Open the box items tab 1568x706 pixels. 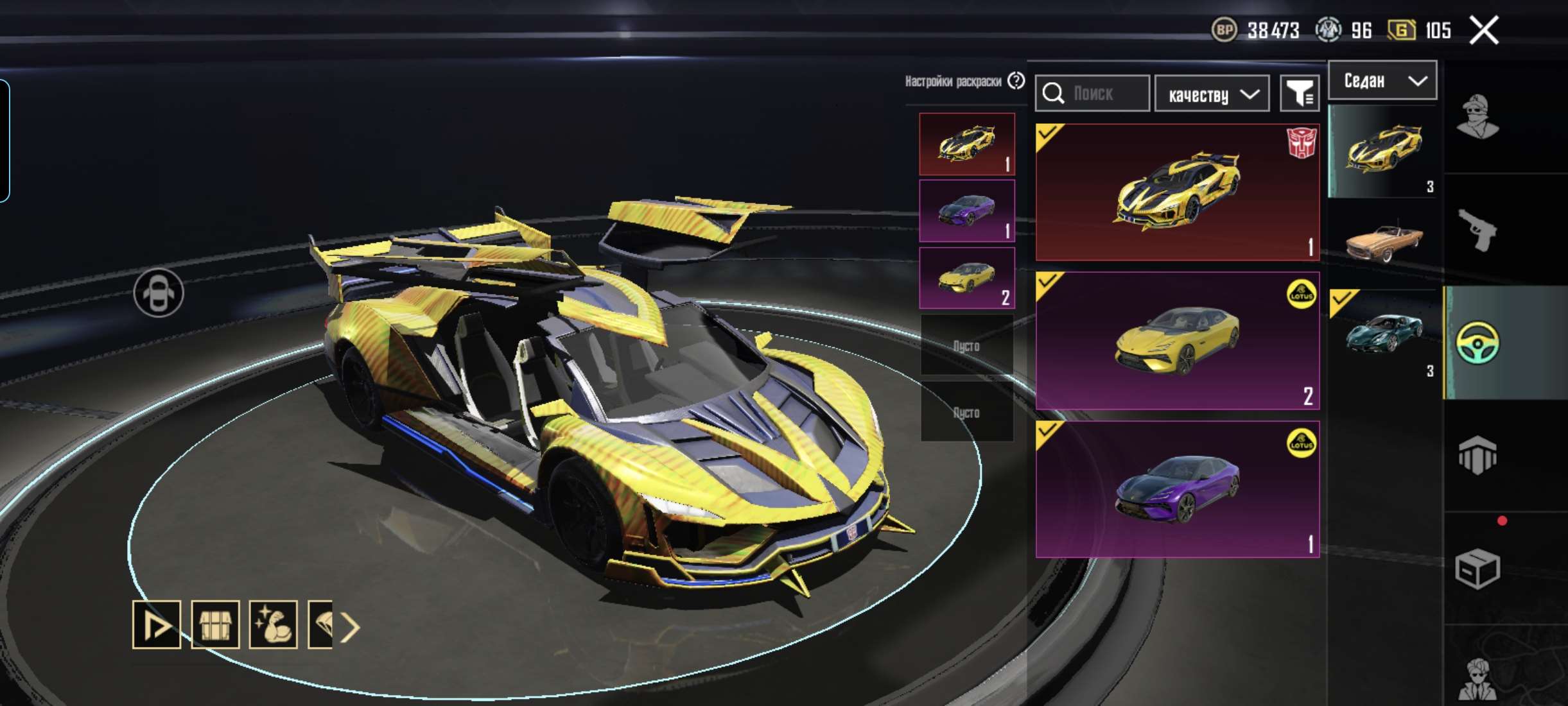(1477, 569)
